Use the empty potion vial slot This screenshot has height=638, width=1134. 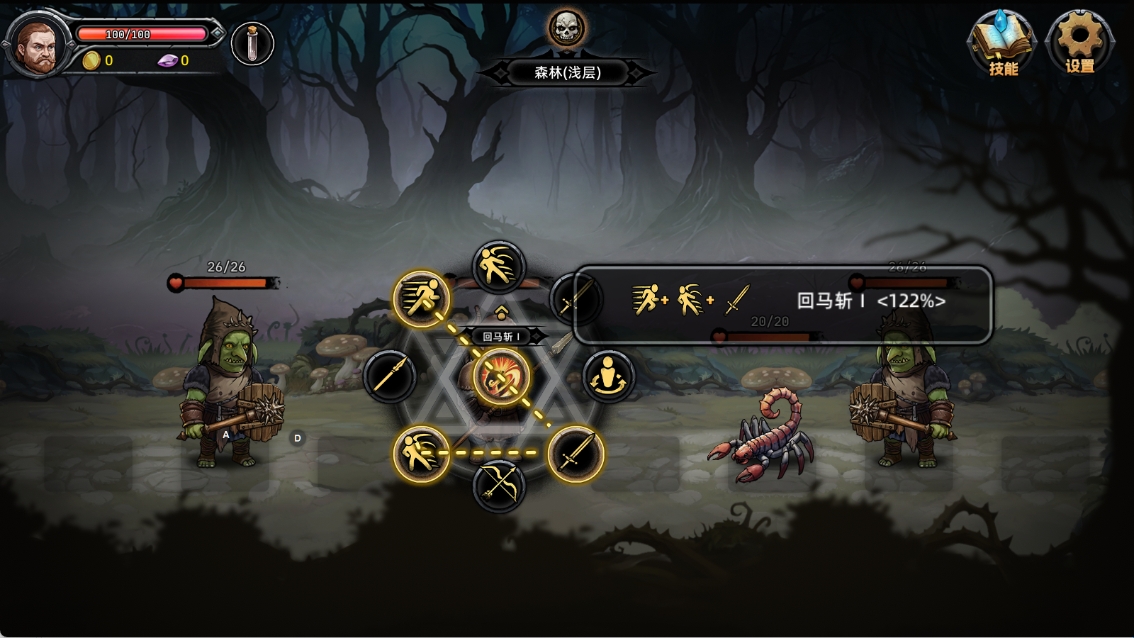pos(252,44)
